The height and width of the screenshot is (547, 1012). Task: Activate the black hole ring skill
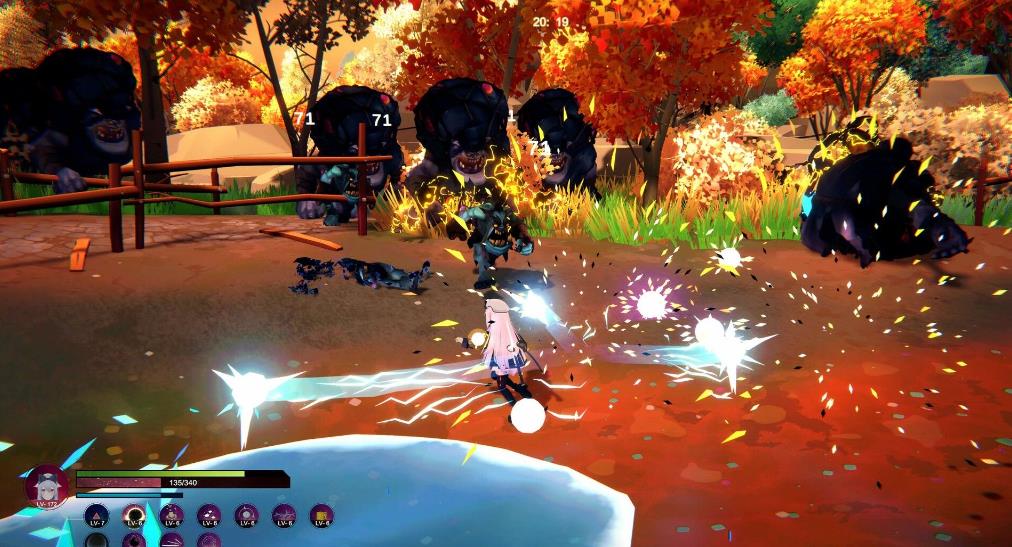pos(134,515)
